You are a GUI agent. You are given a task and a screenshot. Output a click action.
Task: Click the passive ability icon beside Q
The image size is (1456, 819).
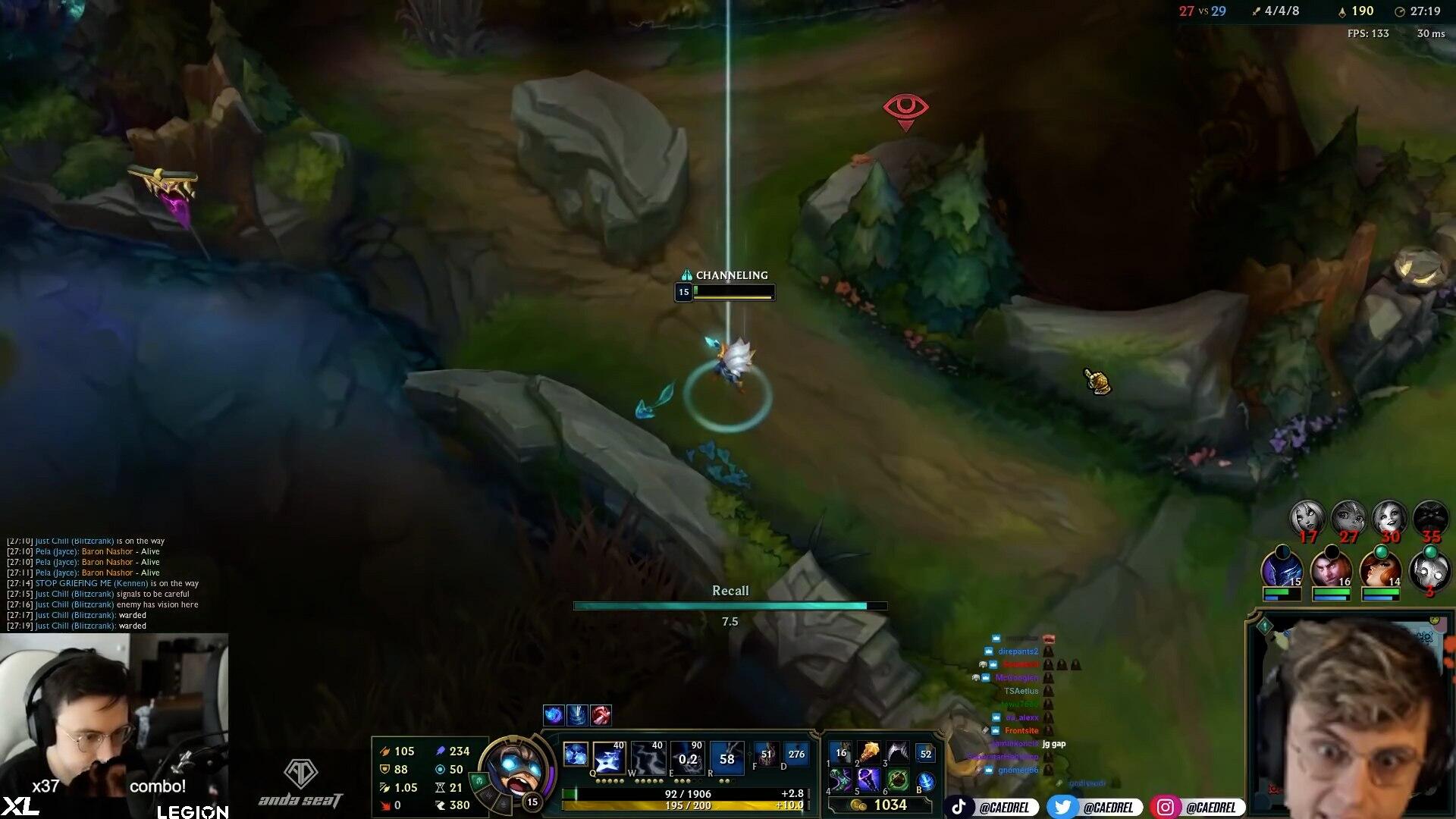(576, 755)
